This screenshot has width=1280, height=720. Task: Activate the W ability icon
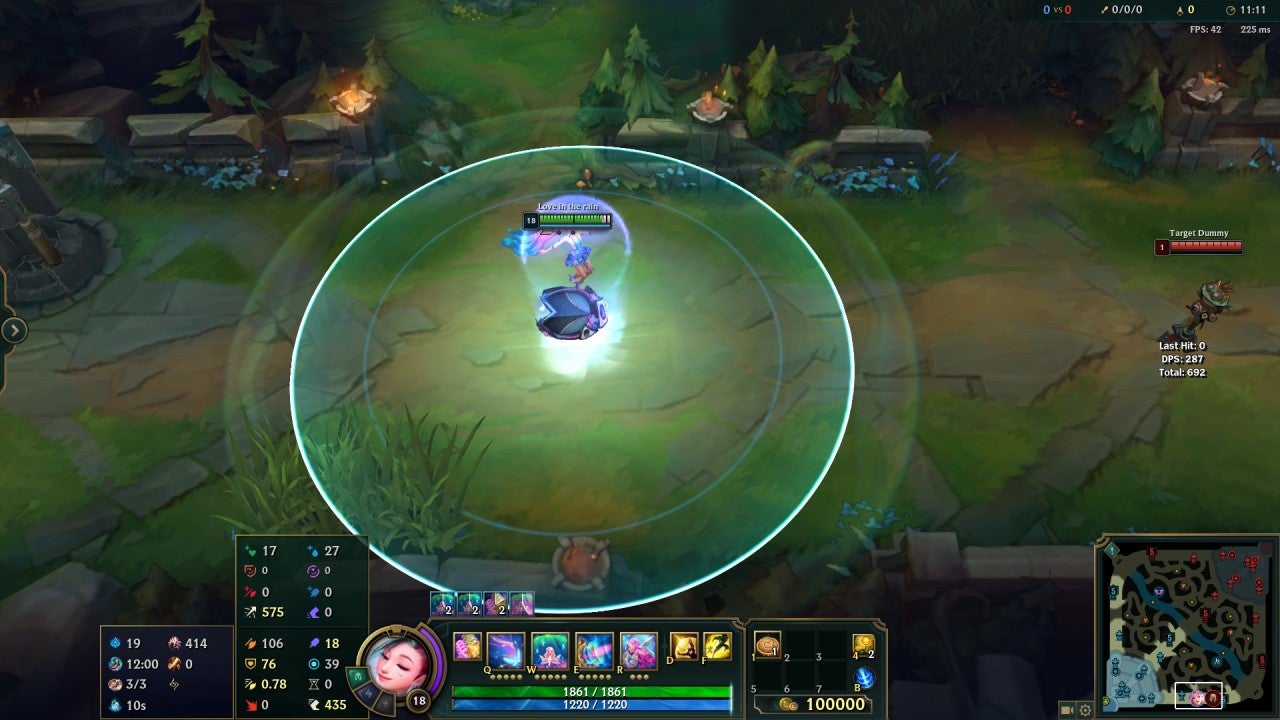(550, 651)
